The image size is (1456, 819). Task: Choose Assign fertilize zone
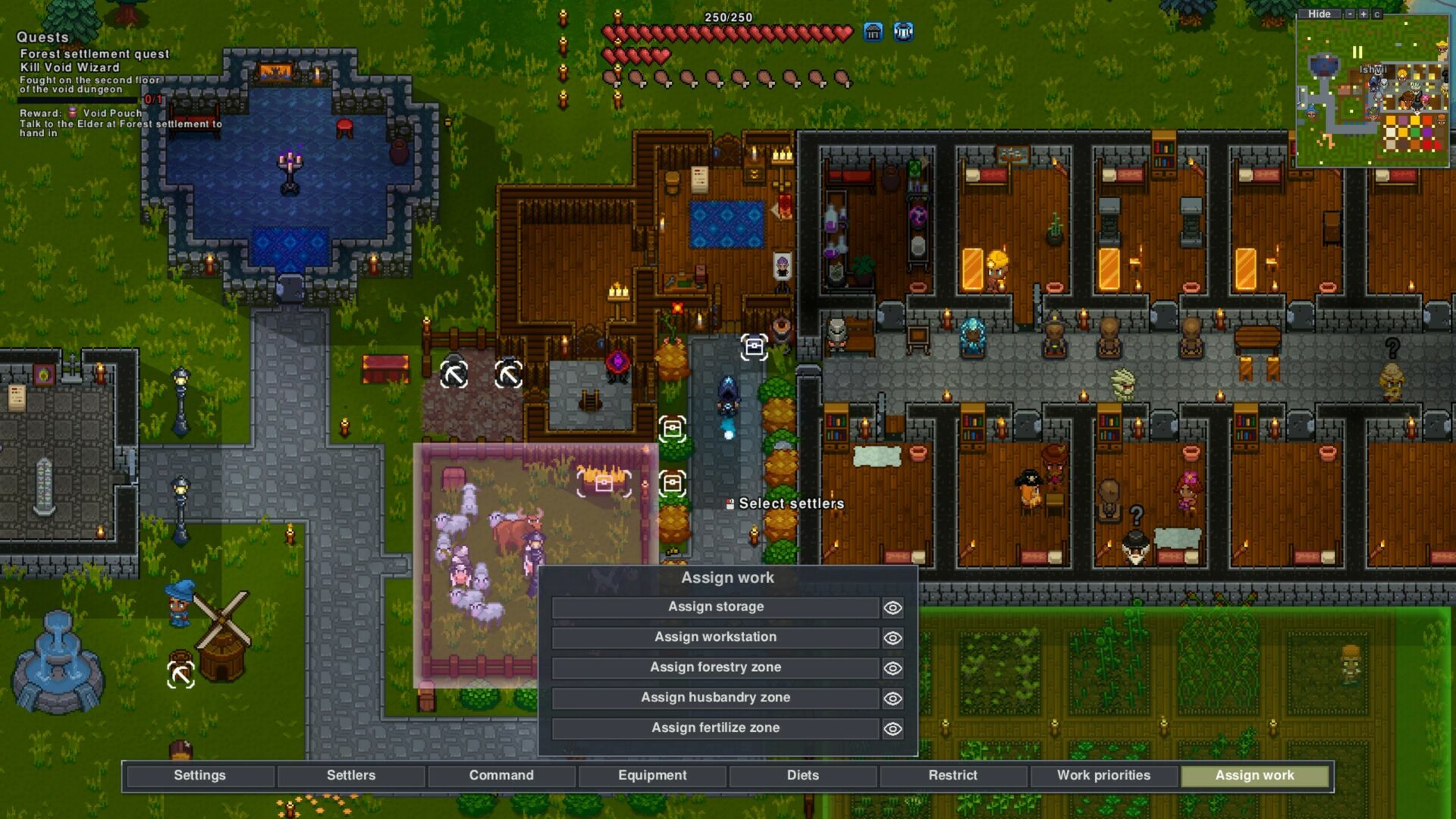715,729
